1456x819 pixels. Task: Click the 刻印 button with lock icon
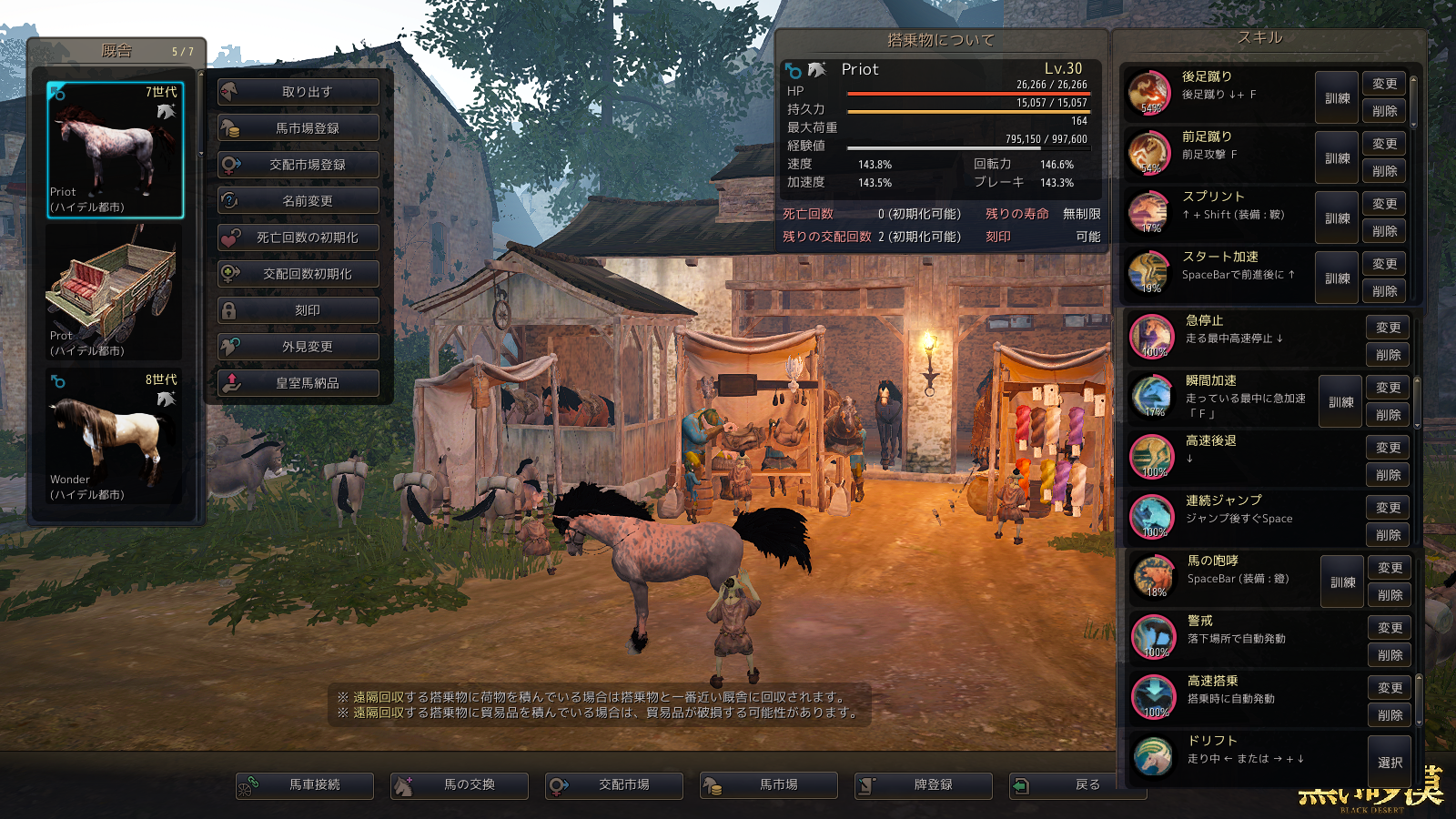coord(298,310)
